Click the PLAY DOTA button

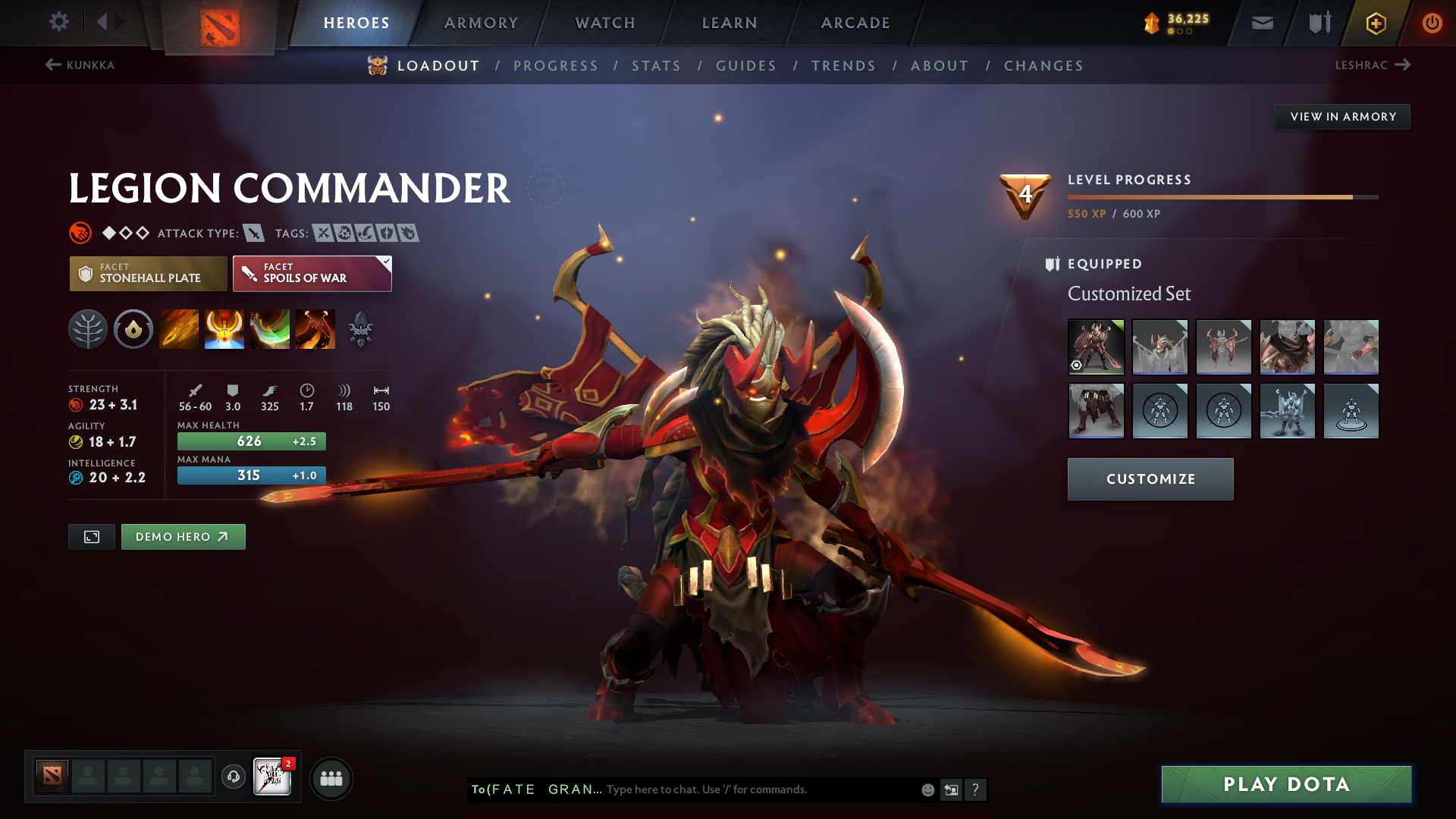tap(1285, 784)
